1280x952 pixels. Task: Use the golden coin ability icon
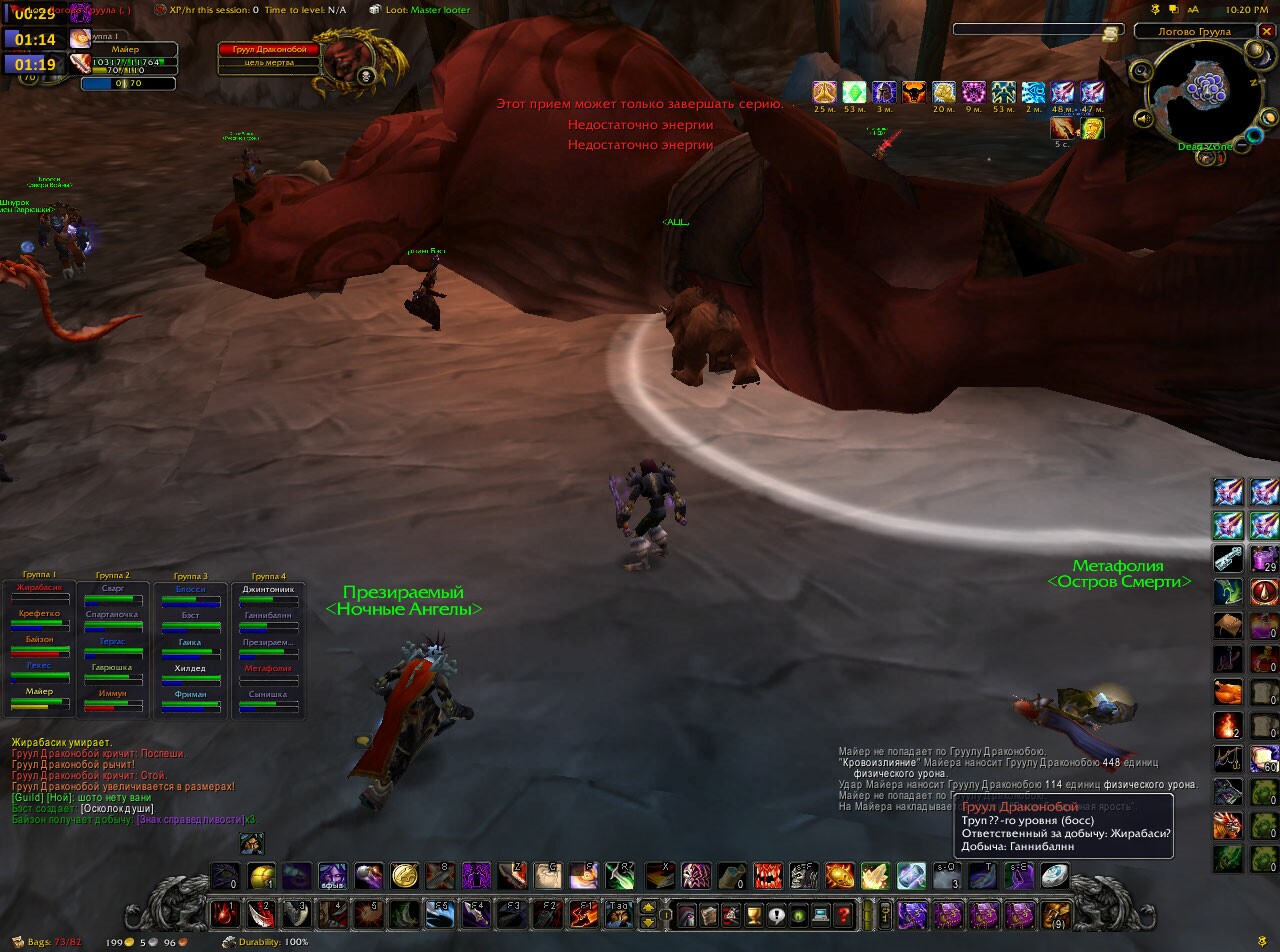404,876
